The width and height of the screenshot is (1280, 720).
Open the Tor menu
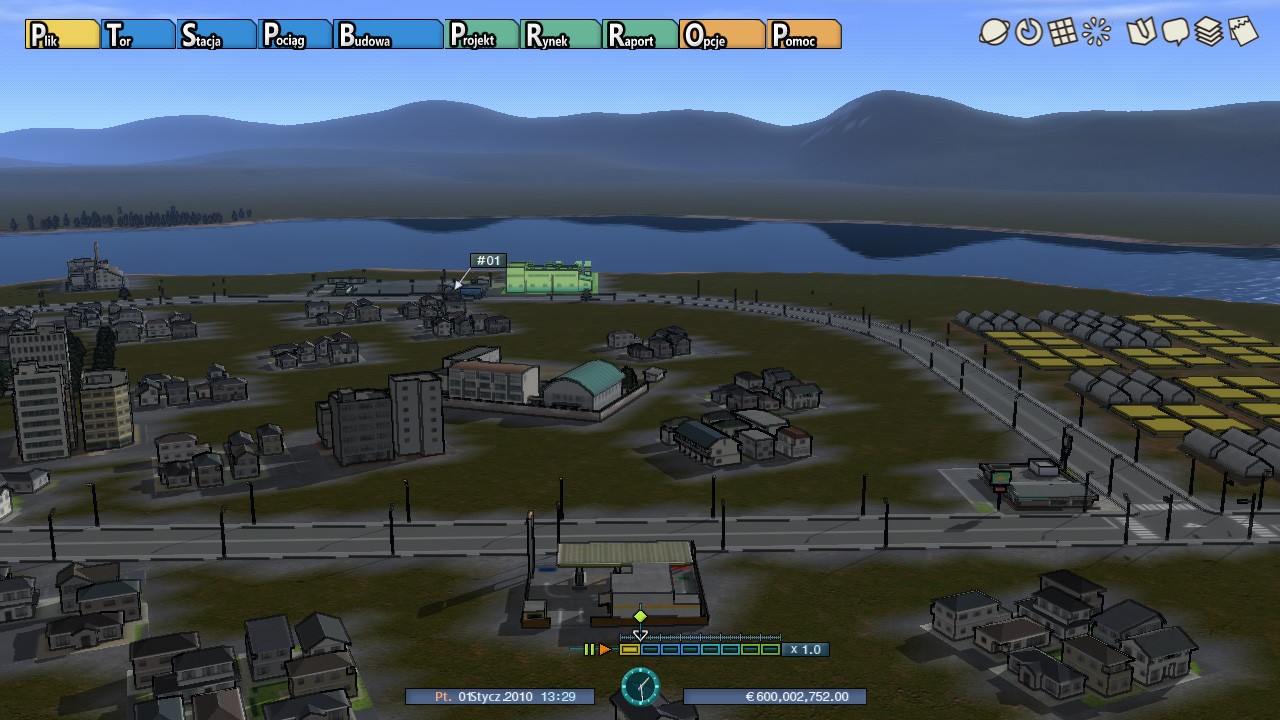pyautogui.click(x=138, y=35)
